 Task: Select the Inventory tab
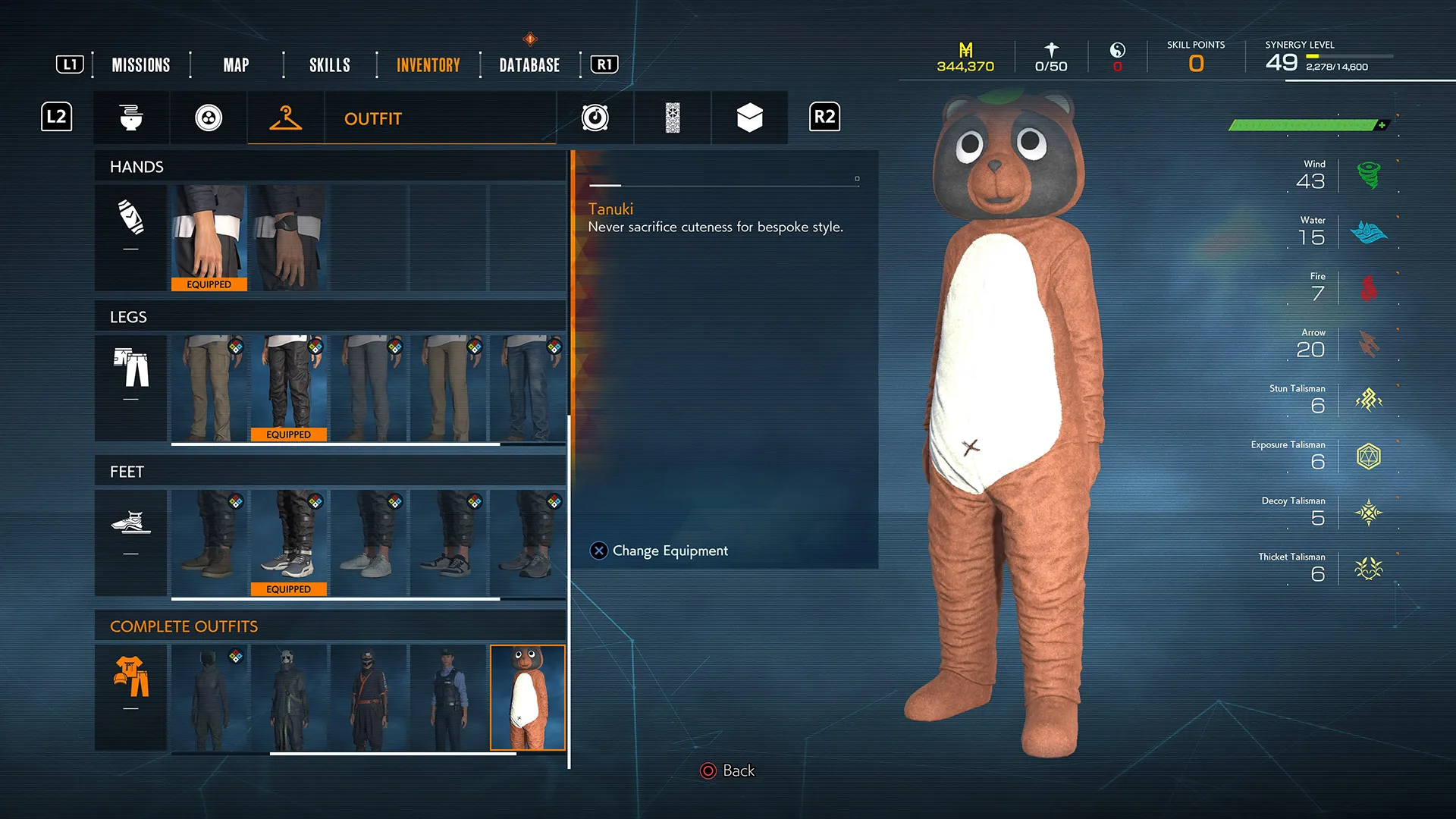428,65
